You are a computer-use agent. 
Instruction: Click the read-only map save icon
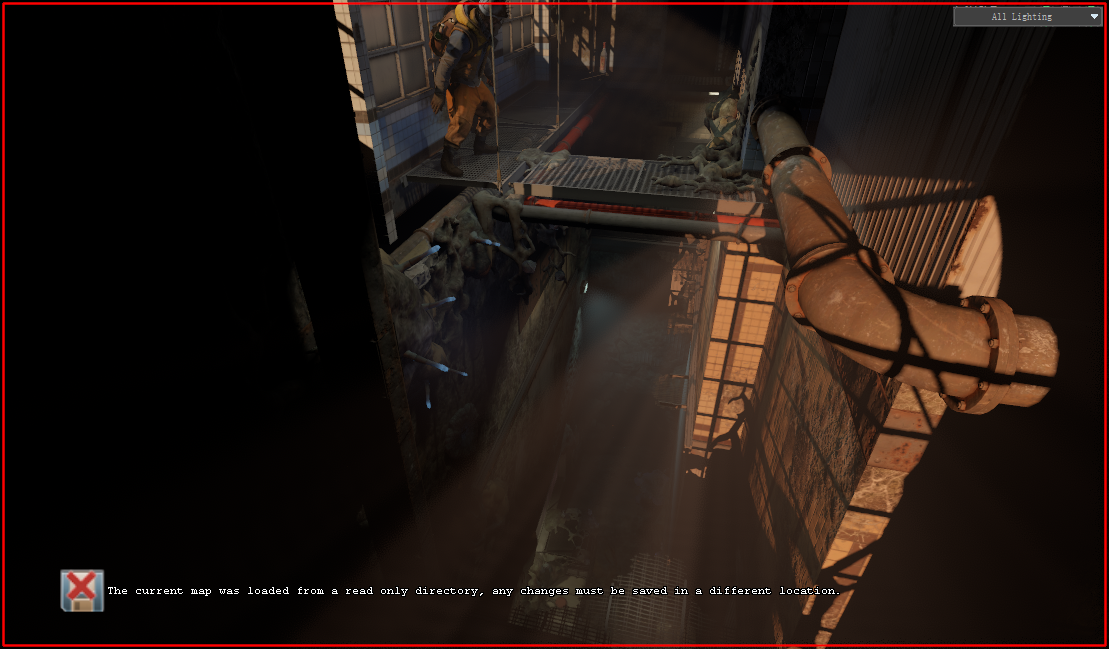pos(82,590)
